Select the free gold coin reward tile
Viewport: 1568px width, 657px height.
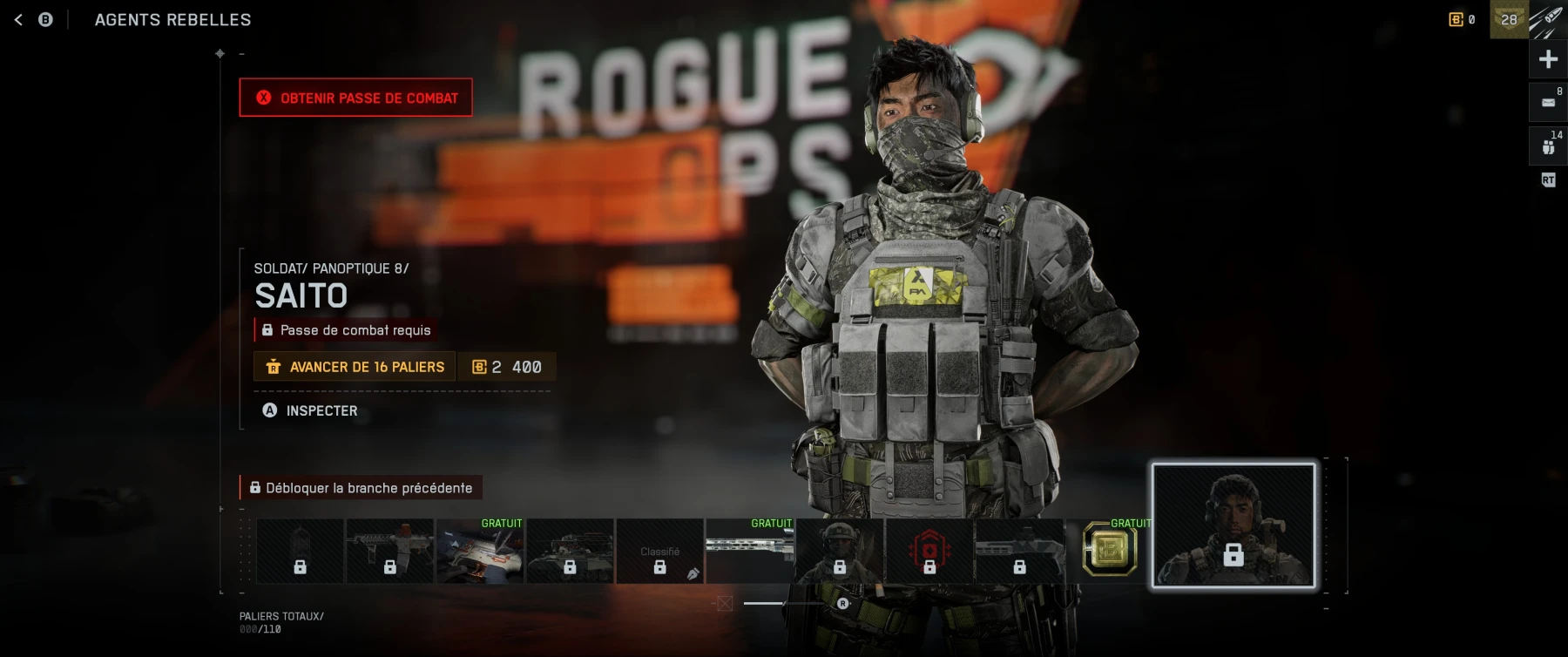pyautogui.click(x=1109, y=551)
